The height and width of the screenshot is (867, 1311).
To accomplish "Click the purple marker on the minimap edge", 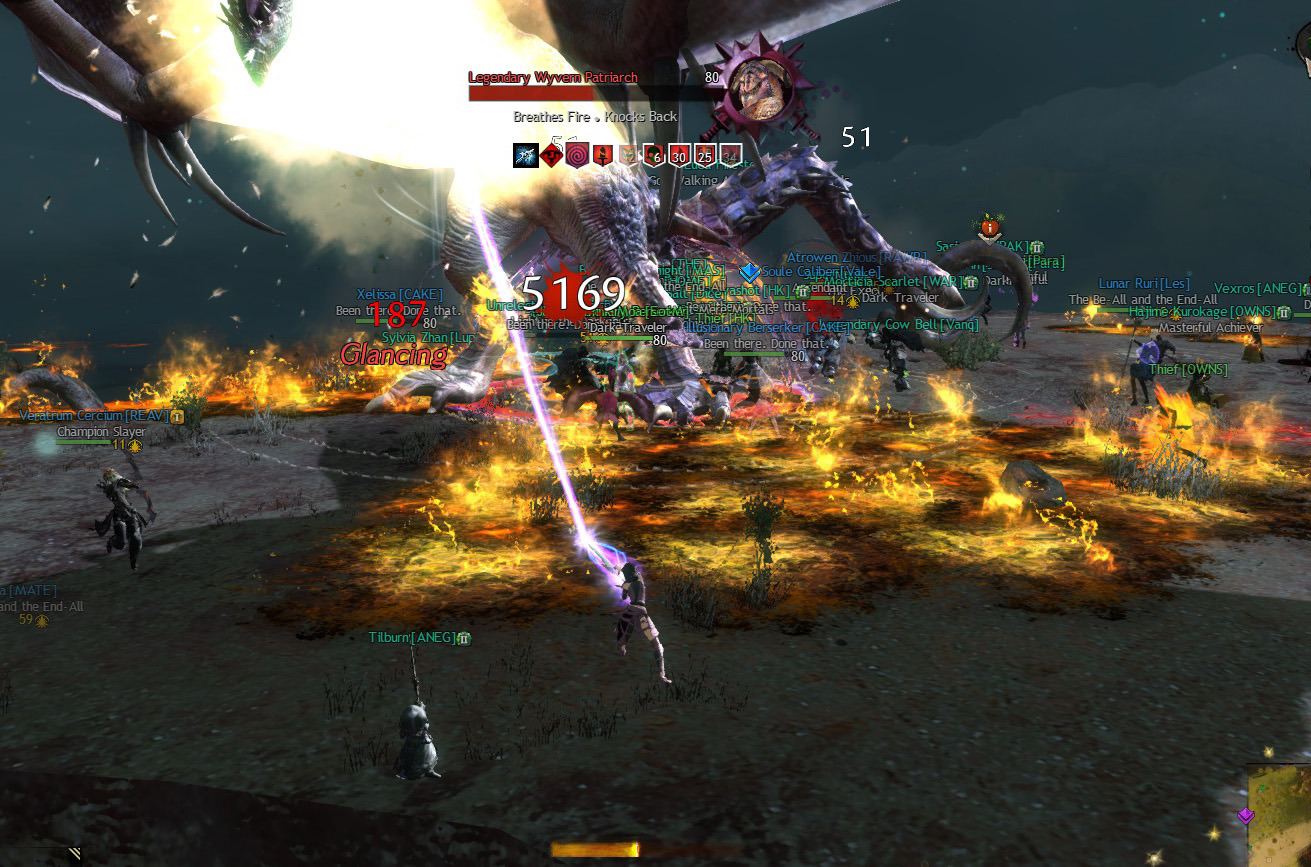I will click(1245, 815).
